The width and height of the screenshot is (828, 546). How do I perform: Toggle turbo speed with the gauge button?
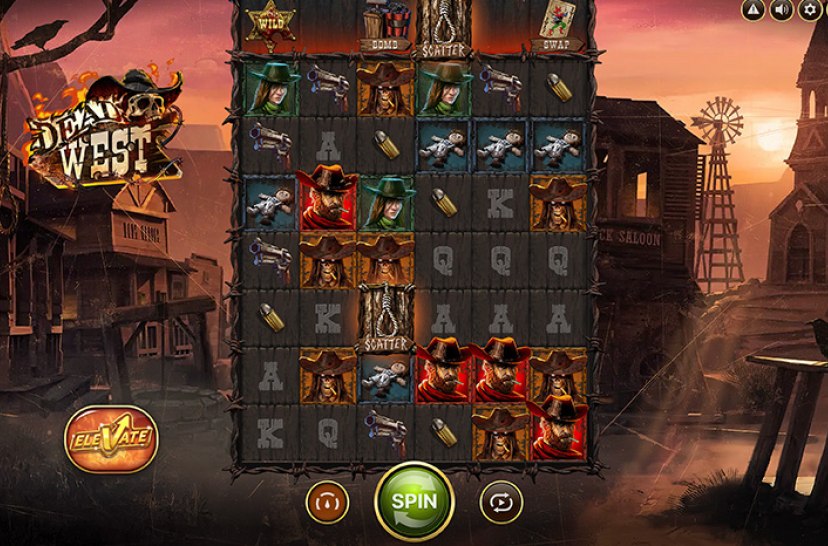point(327,501)
